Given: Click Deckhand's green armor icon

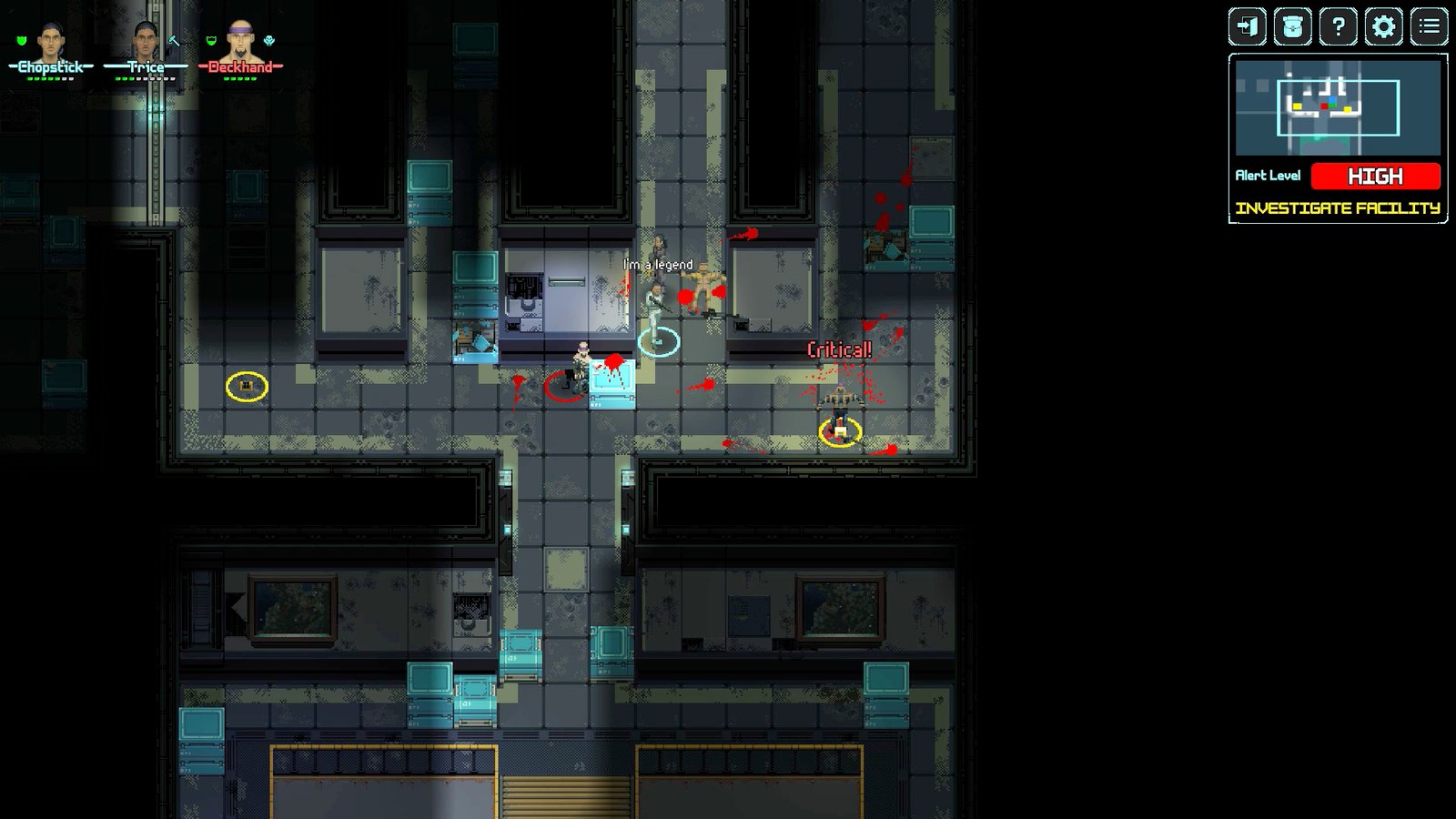Looking at the screenshot, I should [211, 41].
